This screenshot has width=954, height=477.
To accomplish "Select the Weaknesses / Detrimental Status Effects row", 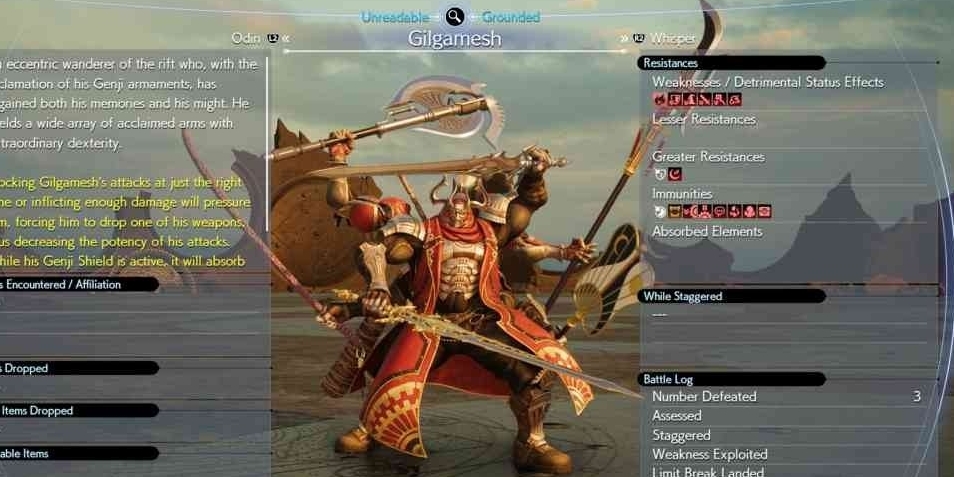I will pyautogui.click(x=767, y=82).
